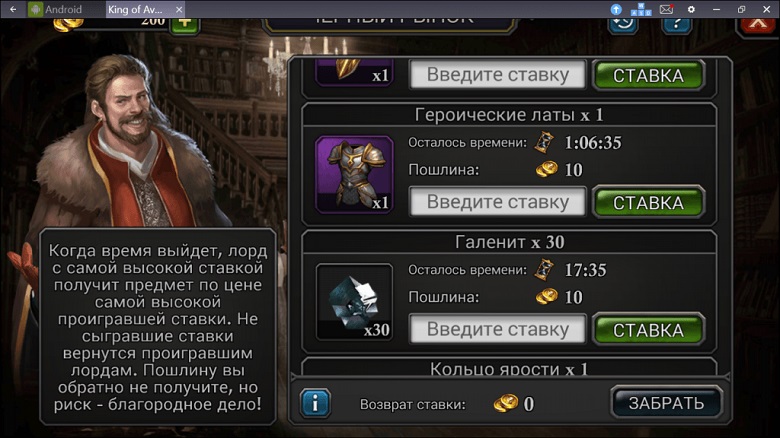
Task: Open the blue info button
Action: pyautogui.click(x=315, y=403)
